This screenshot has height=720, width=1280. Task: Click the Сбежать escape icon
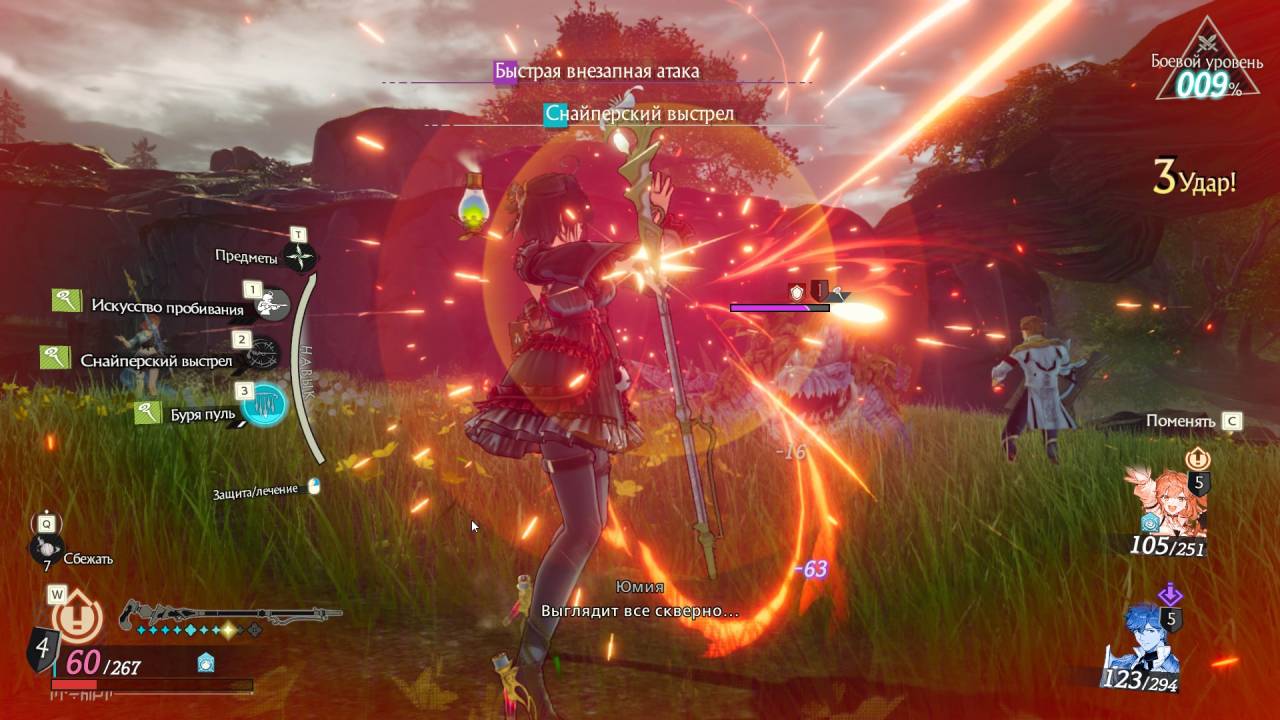tap(46, 547)
